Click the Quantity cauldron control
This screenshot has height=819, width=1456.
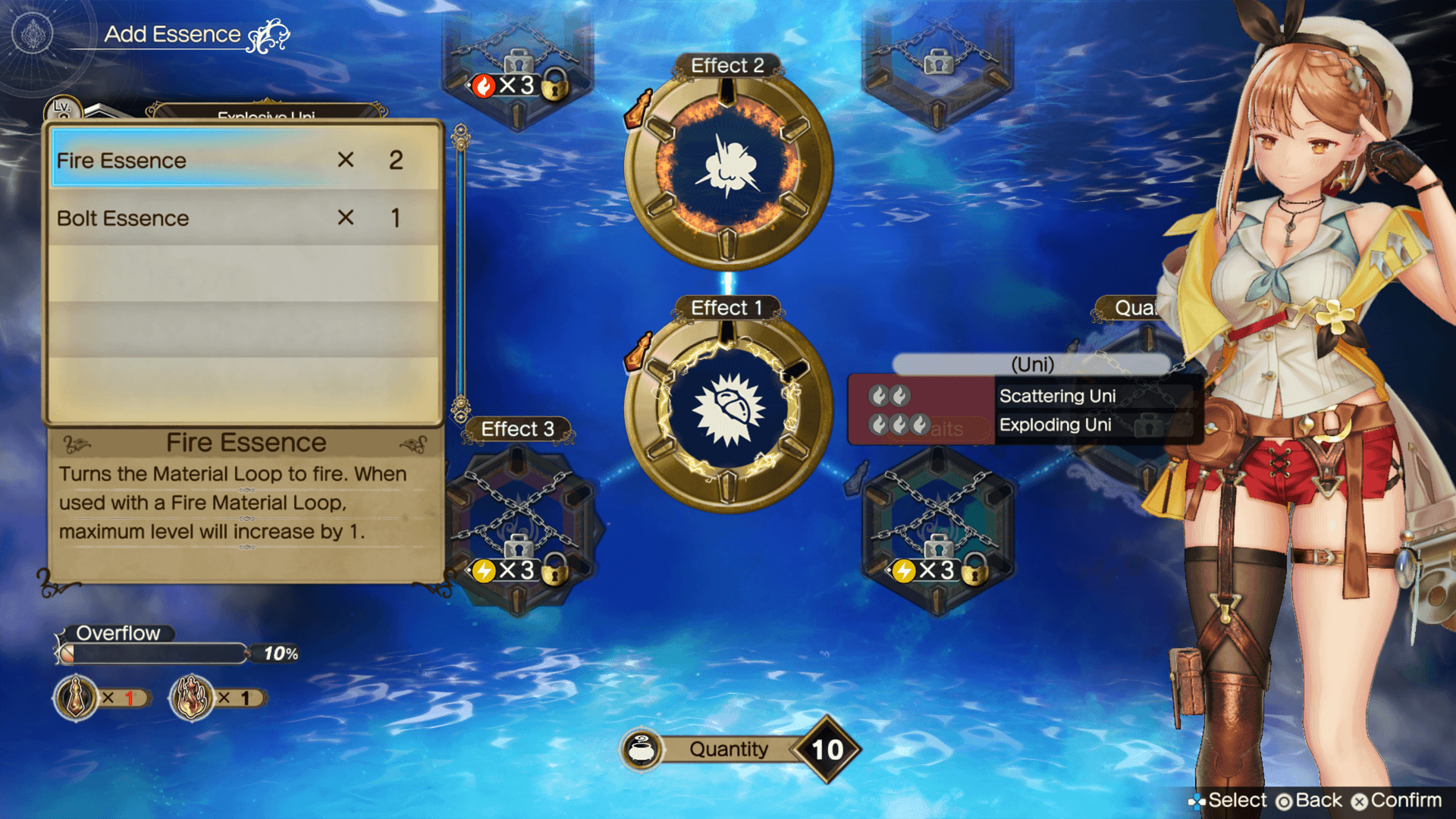tap(642, 749)
